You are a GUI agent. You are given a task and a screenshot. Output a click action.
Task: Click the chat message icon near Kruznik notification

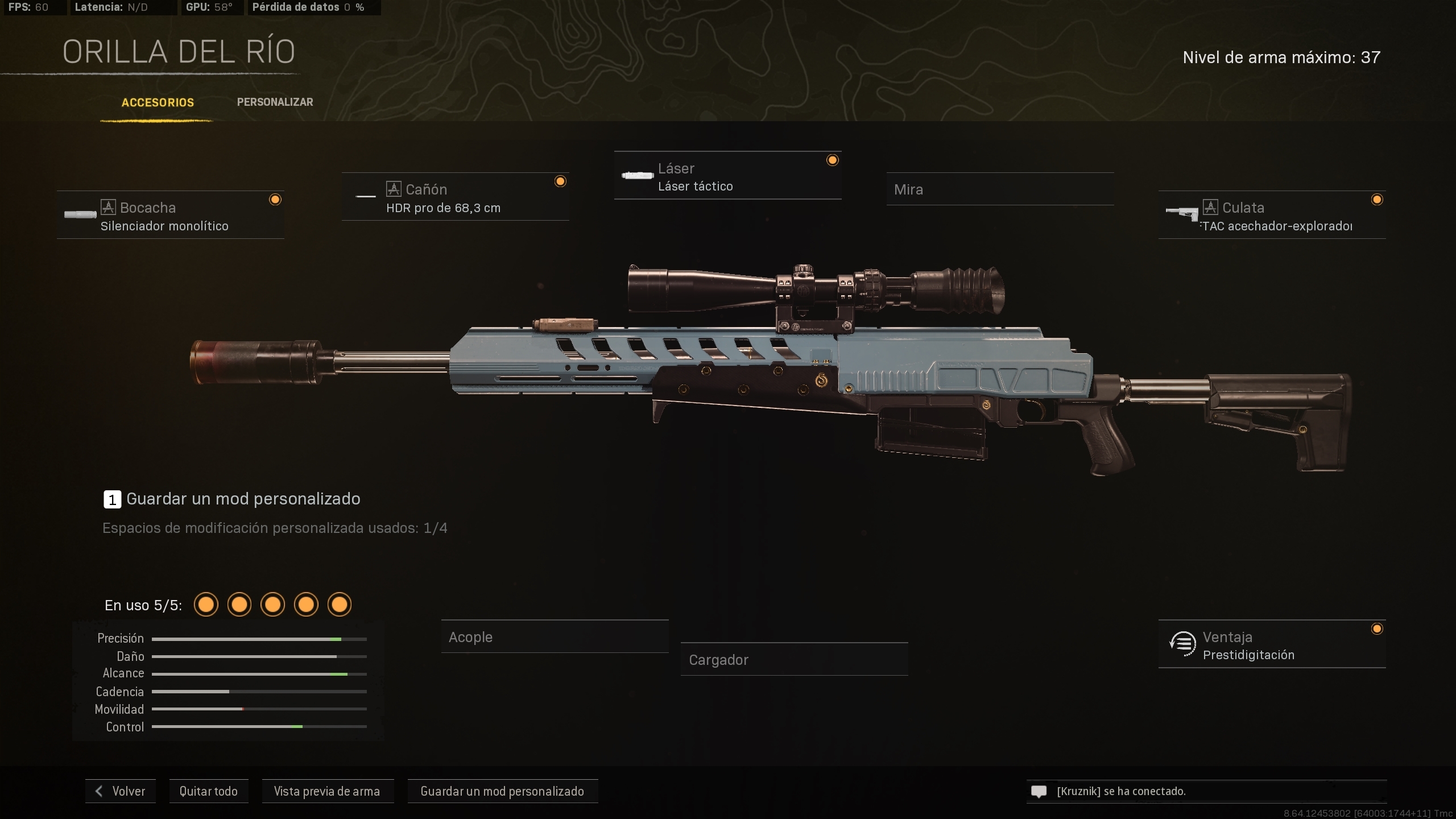point(1039,791)
